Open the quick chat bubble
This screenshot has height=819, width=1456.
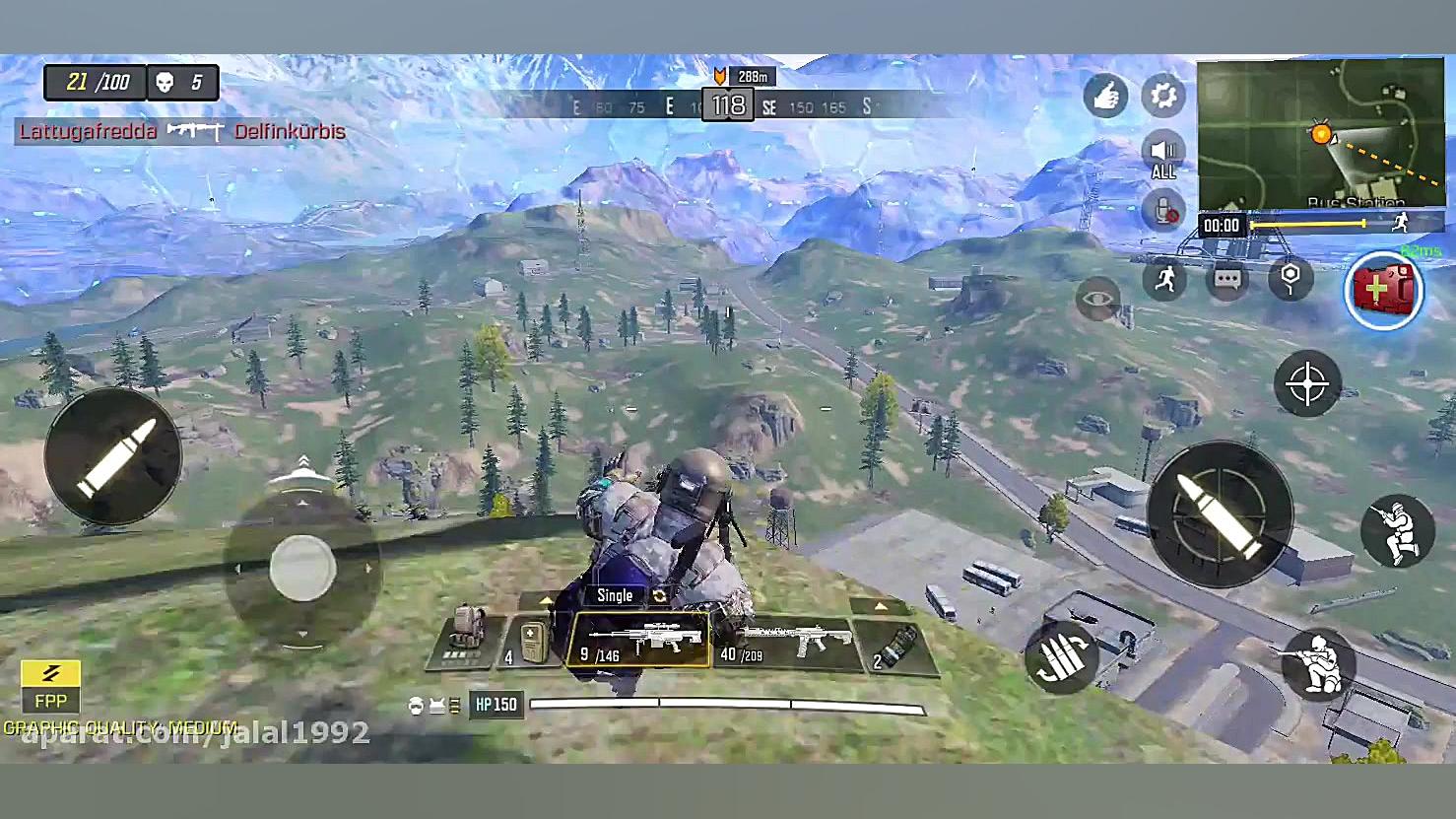pyautogui.click(x=1227, y=279)
